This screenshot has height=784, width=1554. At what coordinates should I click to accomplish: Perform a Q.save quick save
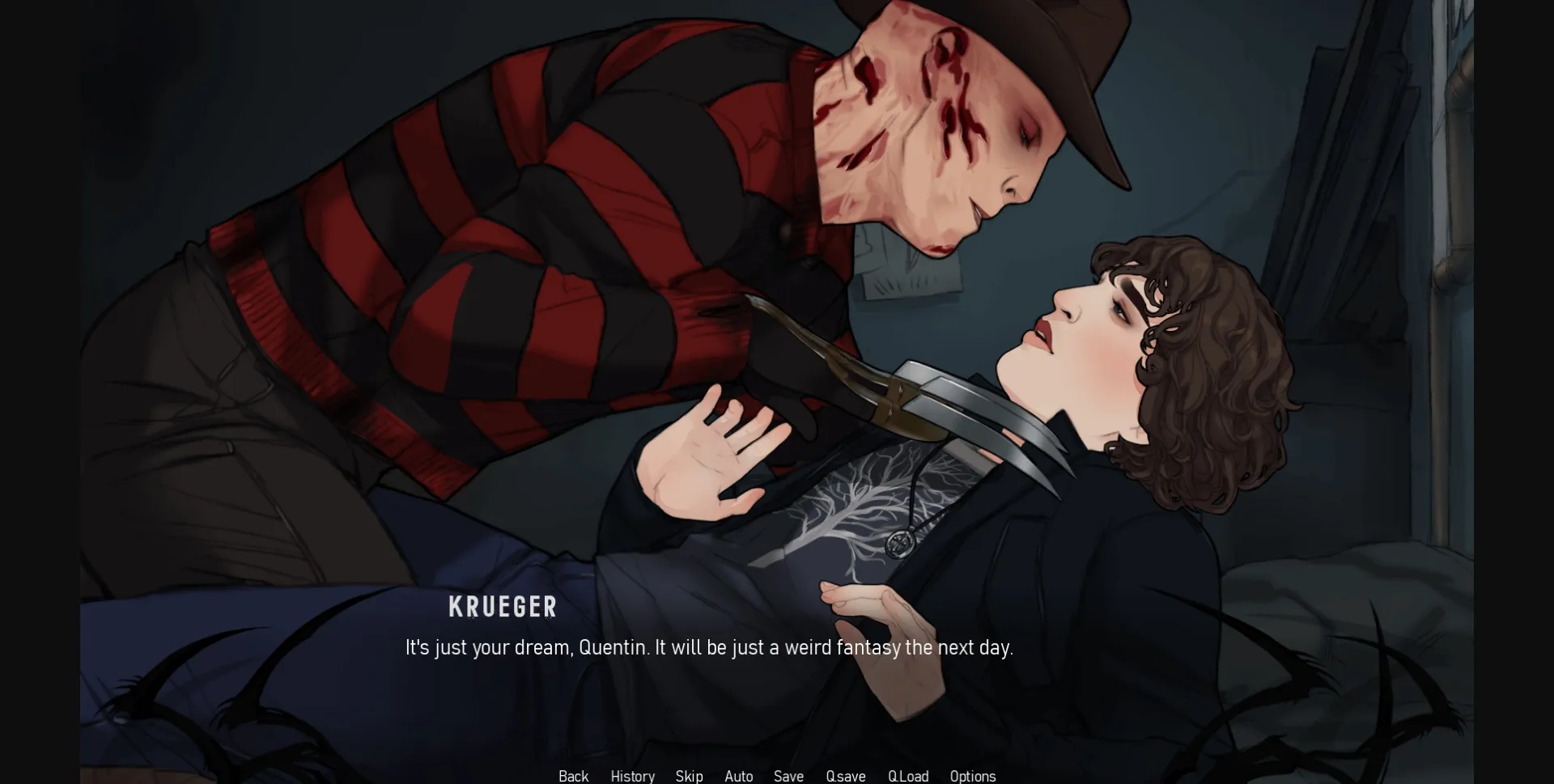[845, 776]
